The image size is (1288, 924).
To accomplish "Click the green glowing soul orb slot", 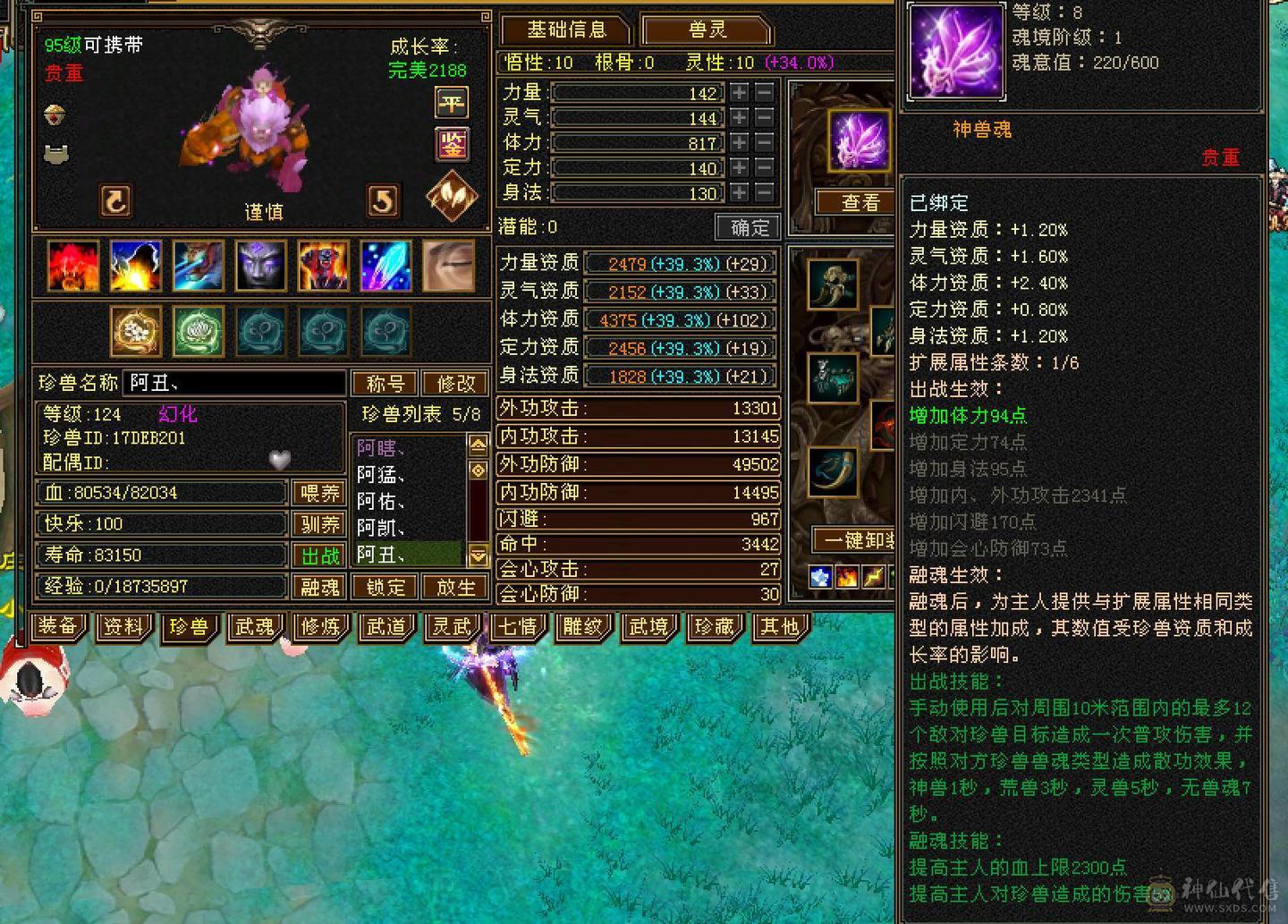I will point(198,330).
